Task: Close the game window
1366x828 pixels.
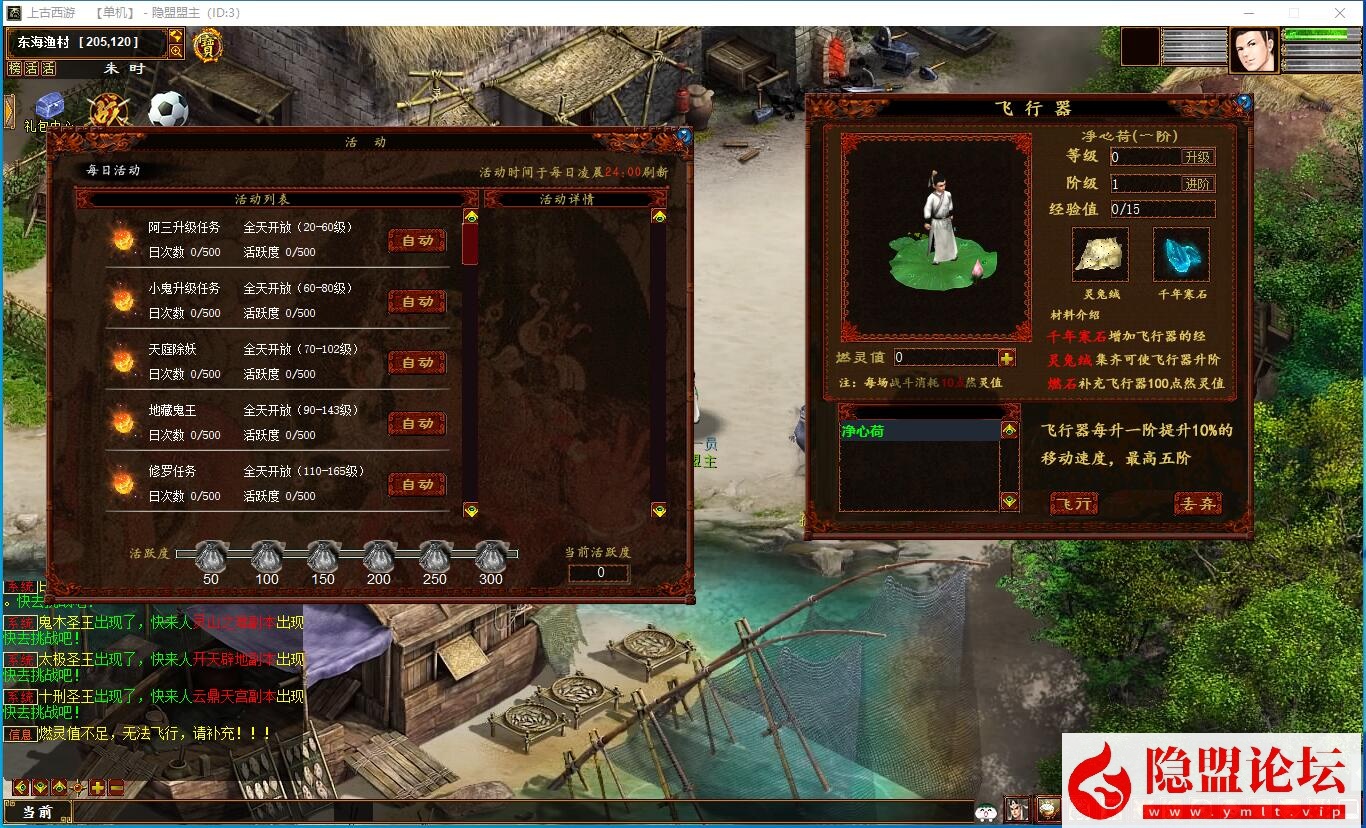Action: click(1340, 13)
